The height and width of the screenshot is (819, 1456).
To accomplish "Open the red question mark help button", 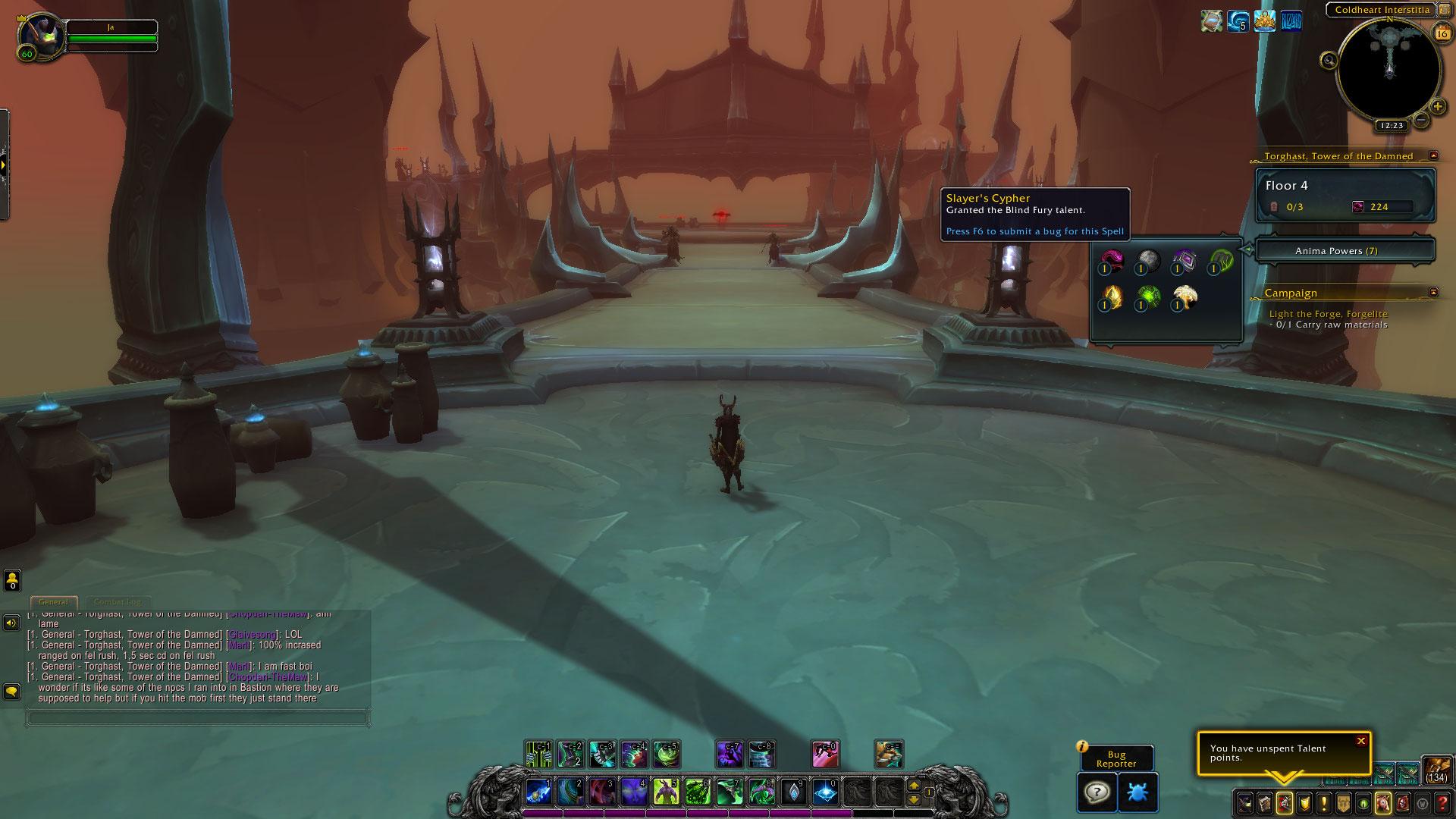I will click(1442, 802).
